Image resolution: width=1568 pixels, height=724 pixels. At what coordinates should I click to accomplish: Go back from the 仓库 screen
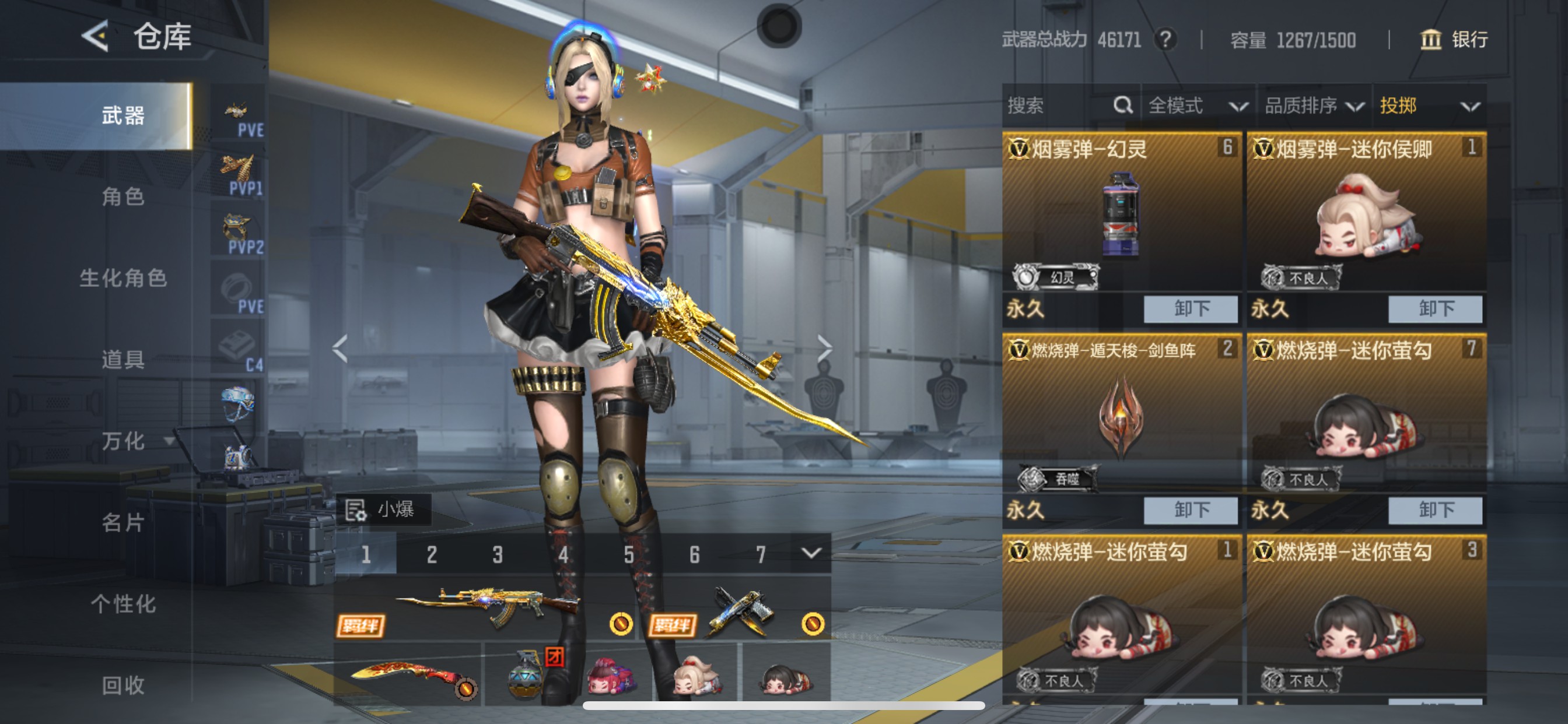pyautogui.click(x=95, y=36)
